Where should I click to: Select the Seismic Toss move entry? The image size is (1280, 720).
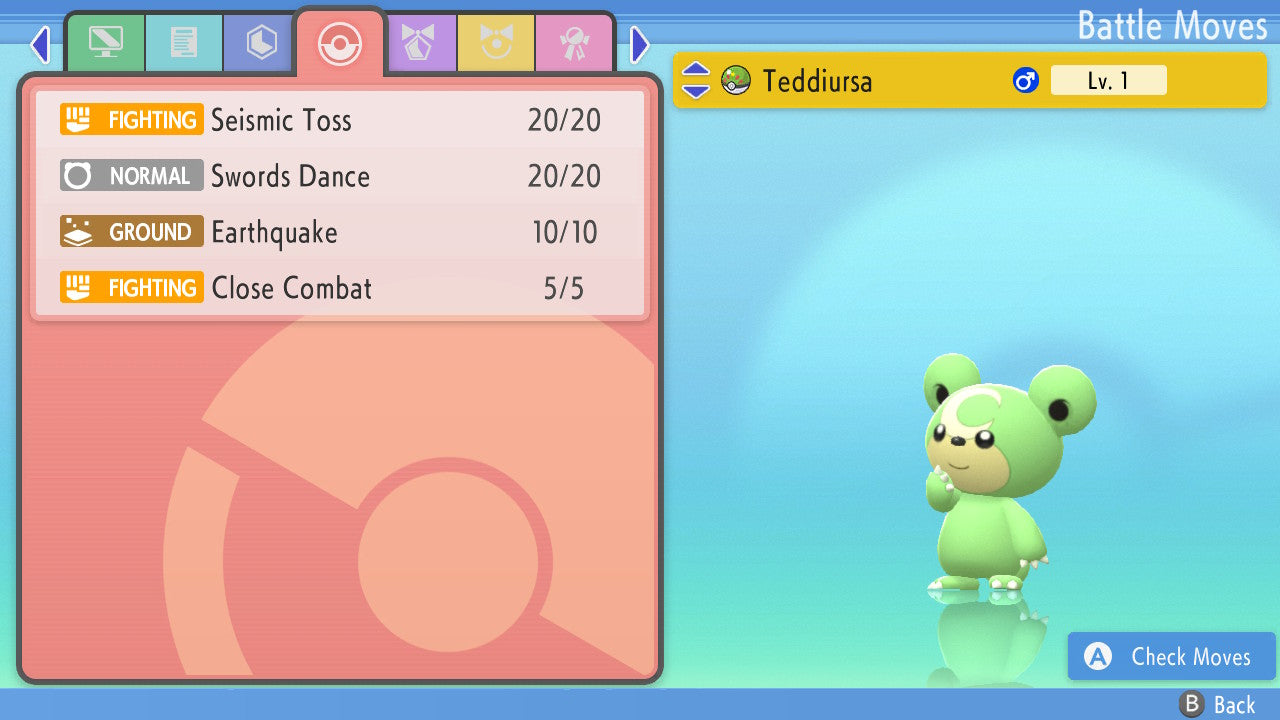pos(340,120)
